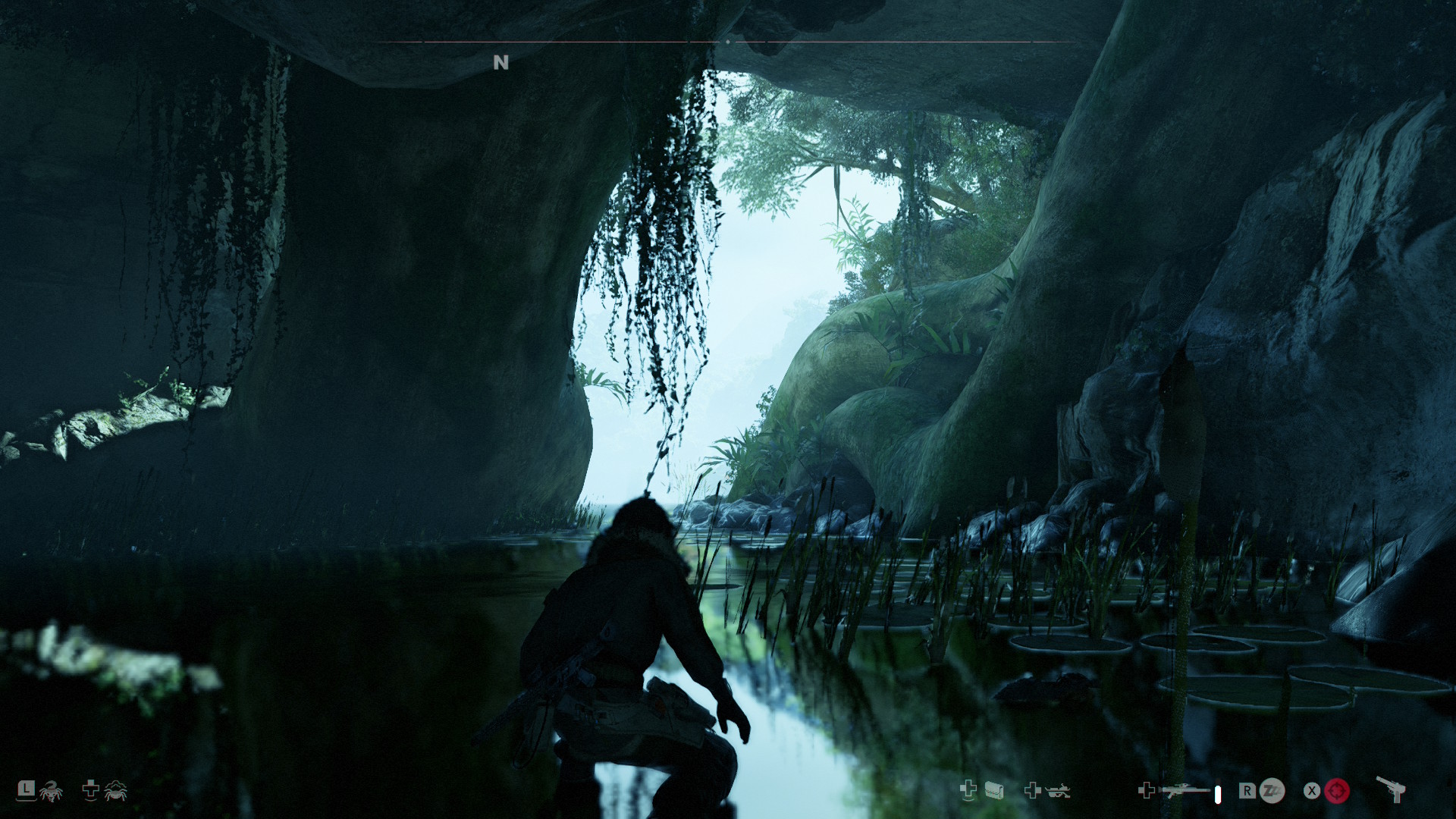
Task: Click the N compass marker
Action: click(500, 63)
